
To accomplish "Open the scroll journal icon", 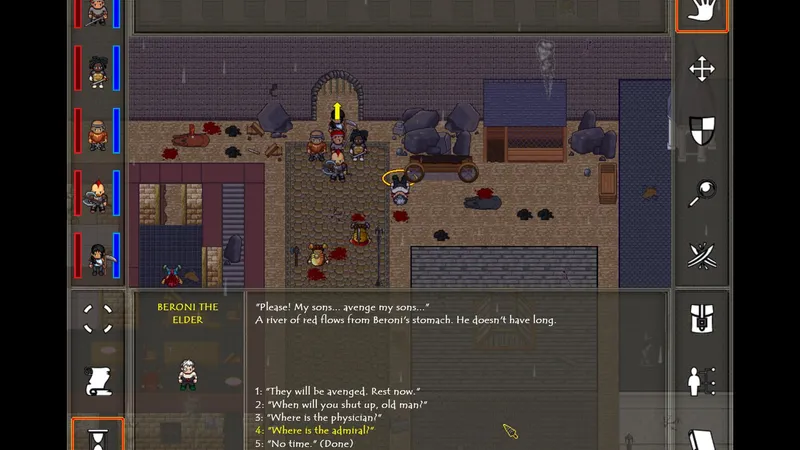I will 98,380.
